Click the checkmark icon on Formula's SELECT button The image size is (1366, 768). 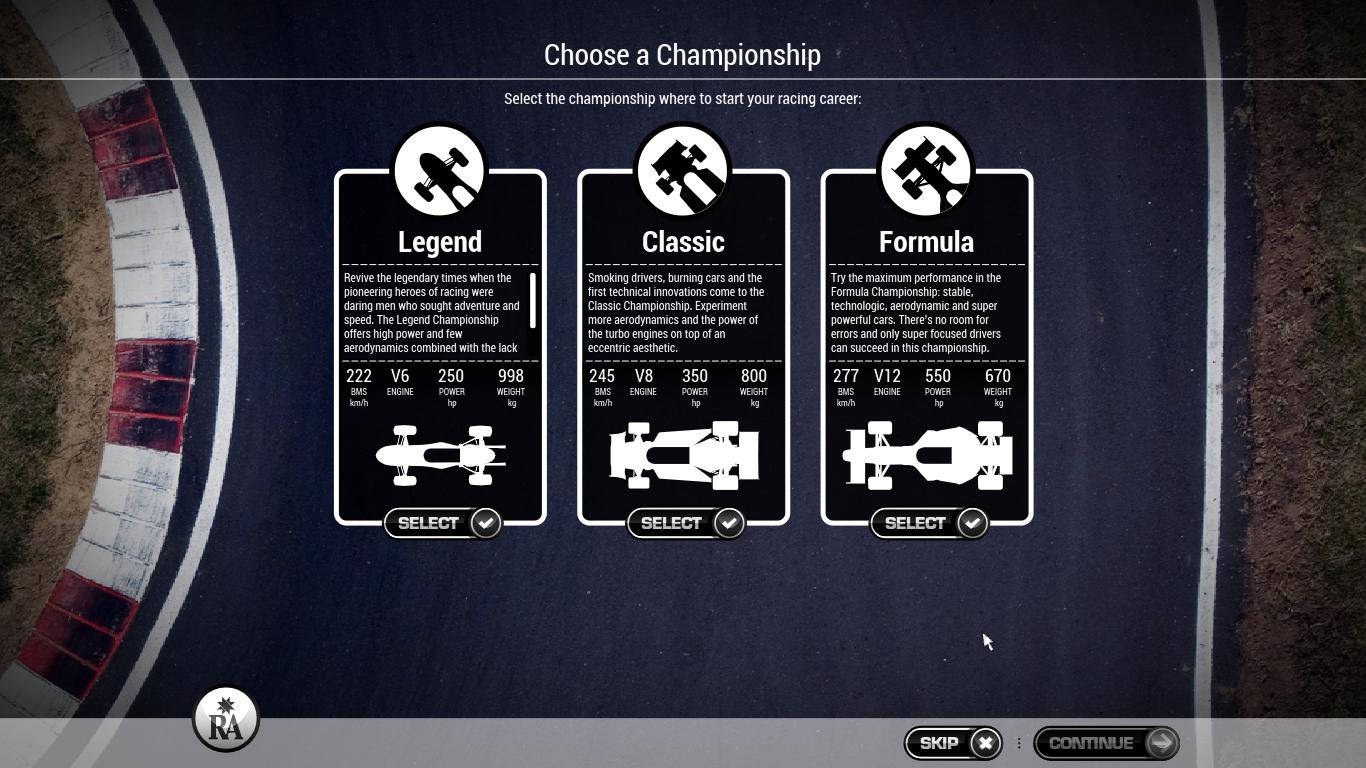tap(971, 522)
